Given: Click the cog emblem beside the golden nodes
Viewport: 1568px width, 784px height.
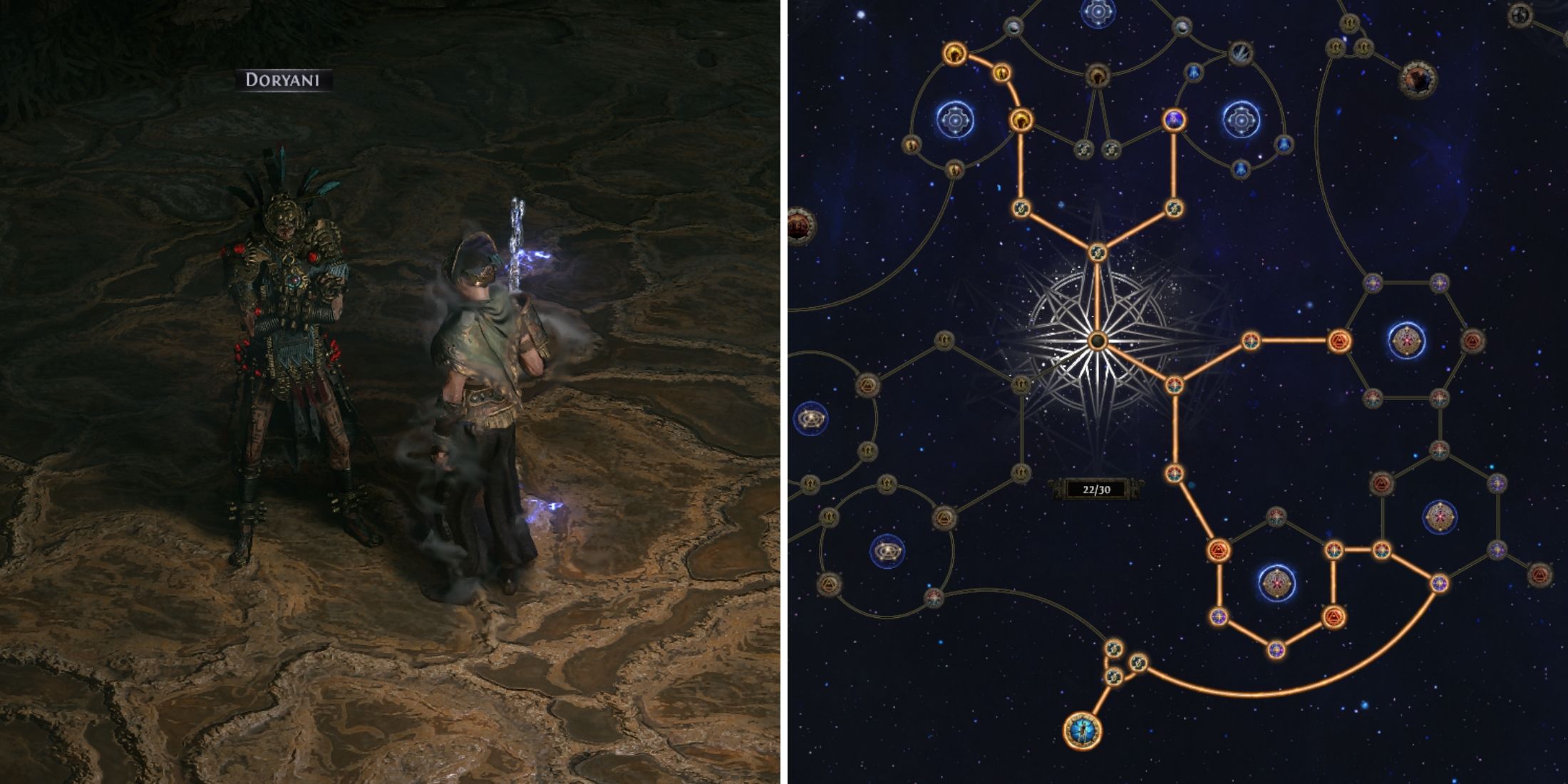Looking at the screenshot, I should (x=954, y=121).
